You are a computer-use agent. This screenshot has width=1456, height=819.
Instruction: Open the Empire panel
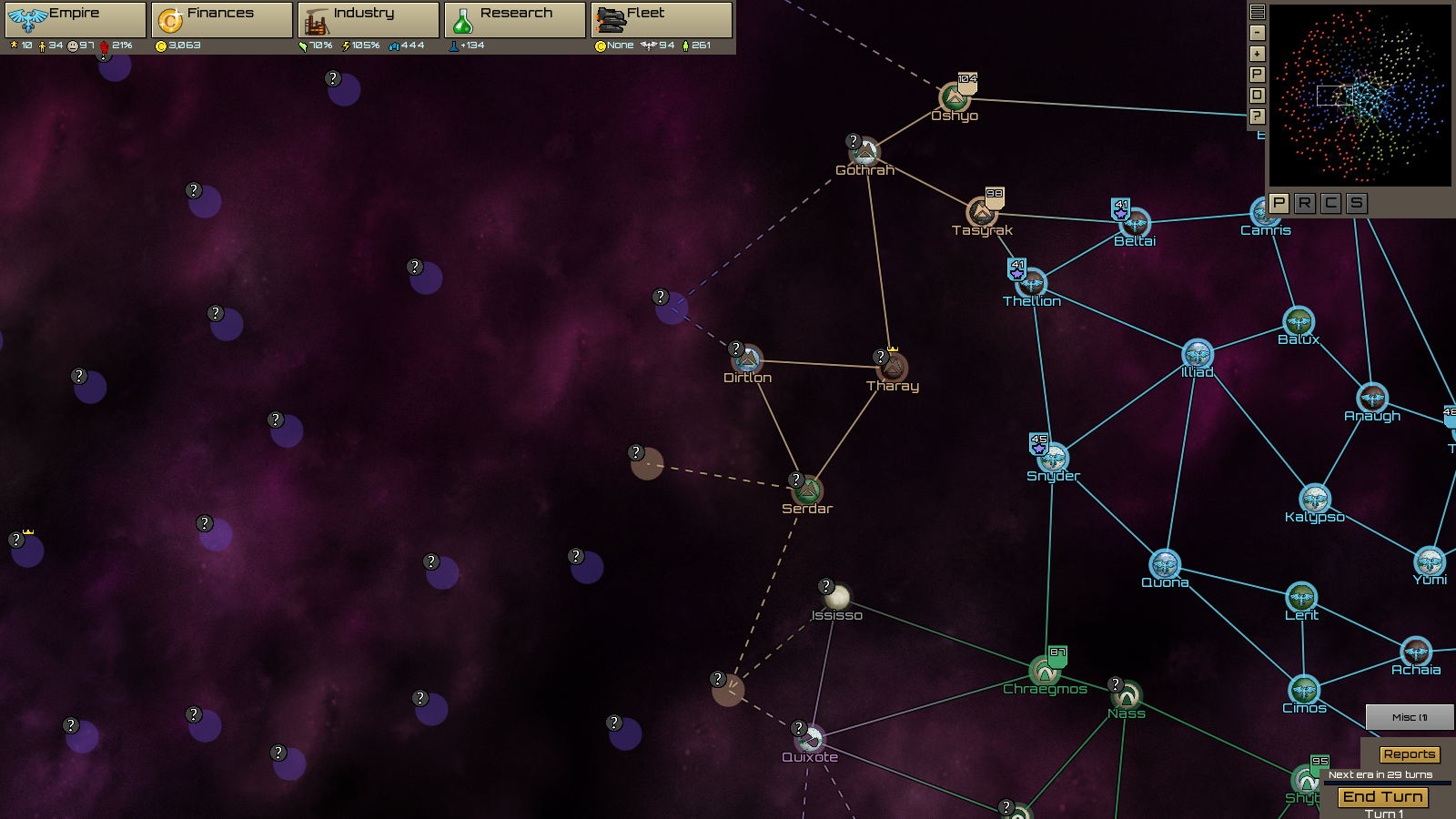(x=75, y=19)
